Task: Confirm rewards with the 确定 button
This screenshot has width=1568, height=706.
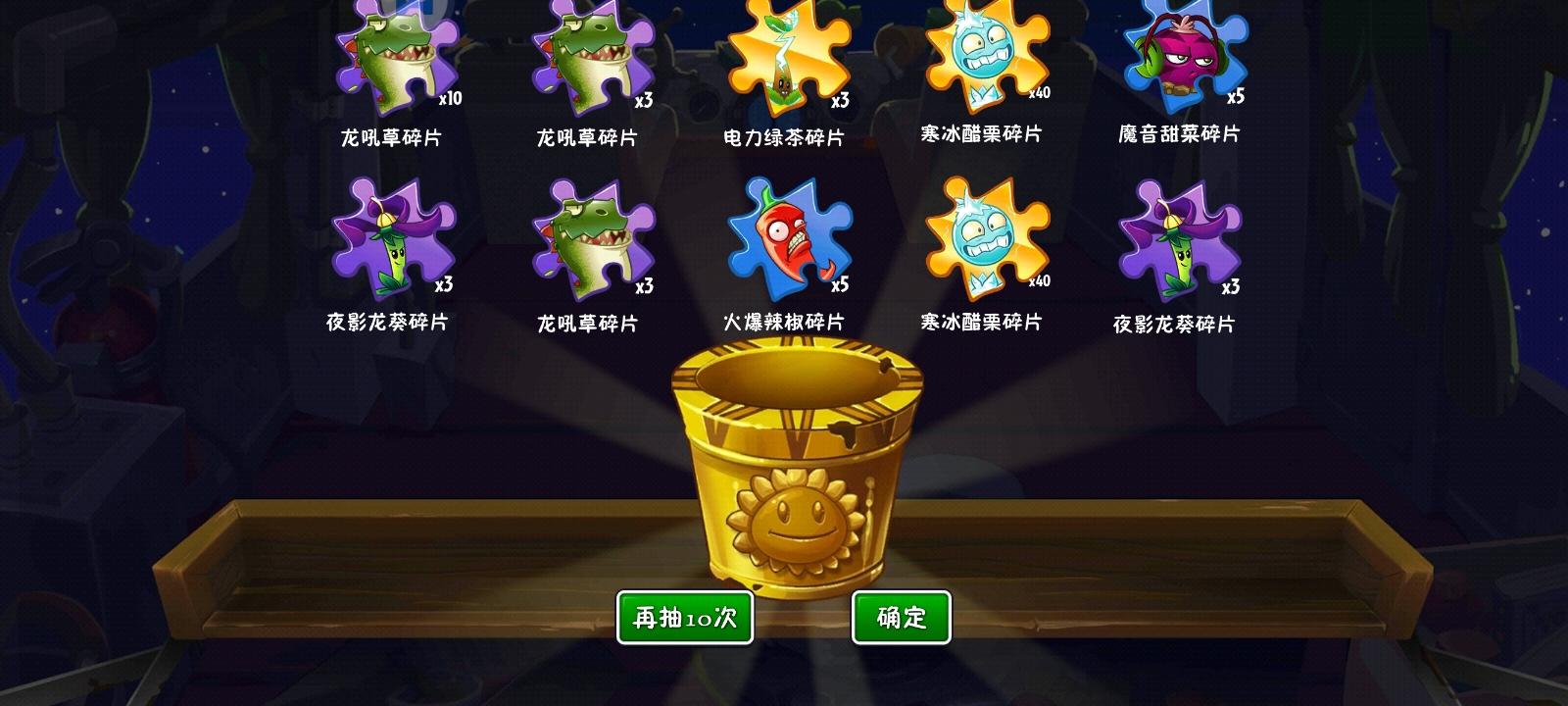Action: pyautogui.click(x=902, y=616)
